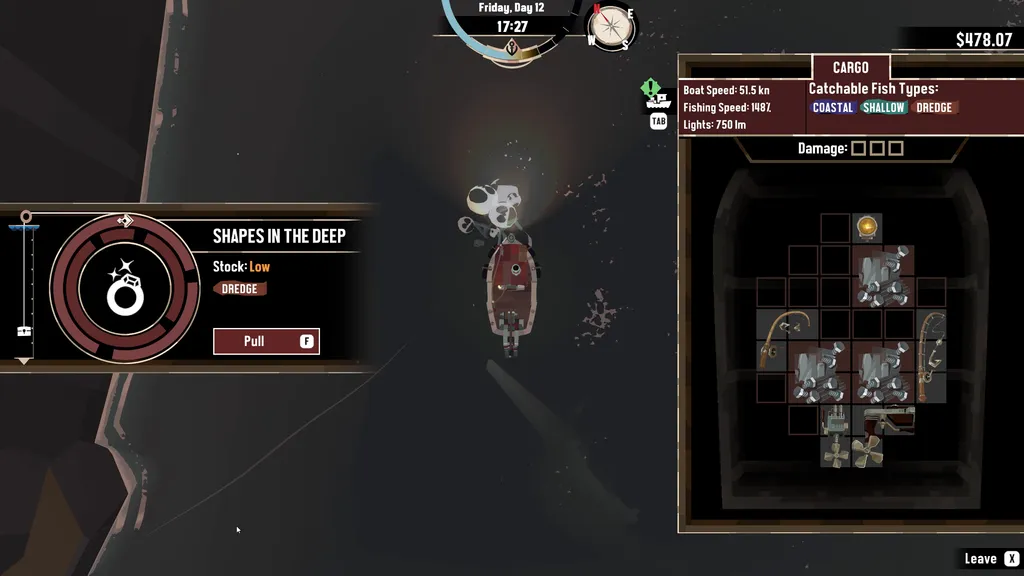1024x576 pixels.
Task: Open the Cargo tab header
Action: click(x=851, y=68)
